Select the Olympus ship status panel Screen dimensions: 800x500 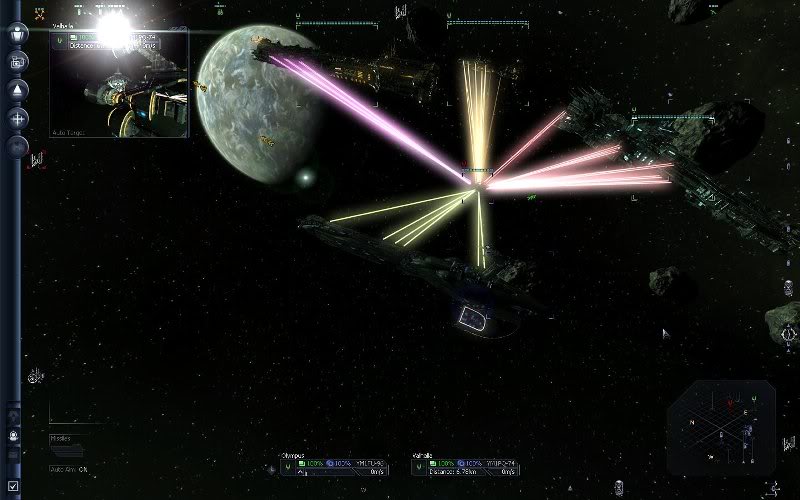(x=335, y=467)
